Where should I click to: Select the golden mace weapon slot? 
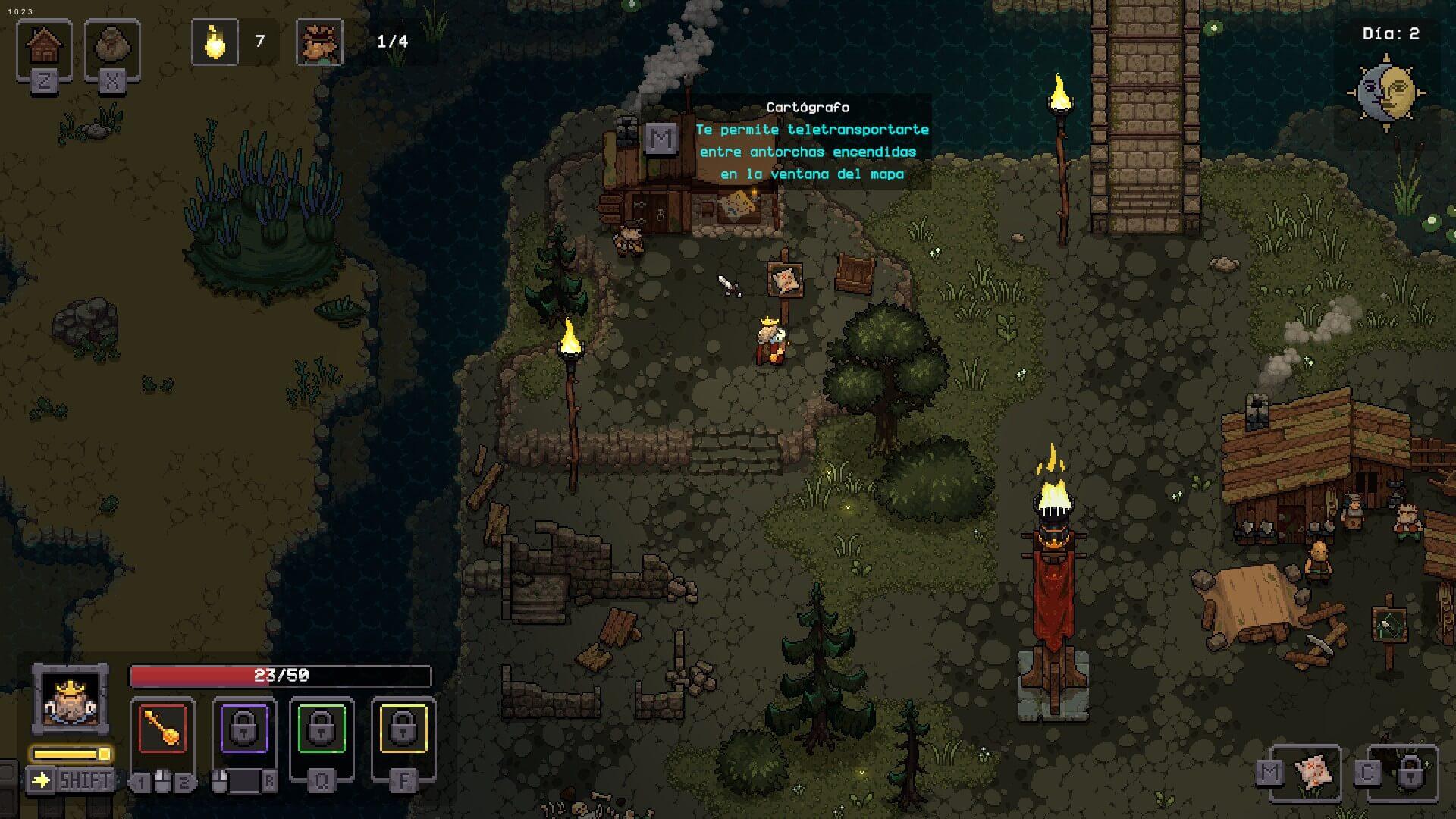pos(162,729)
